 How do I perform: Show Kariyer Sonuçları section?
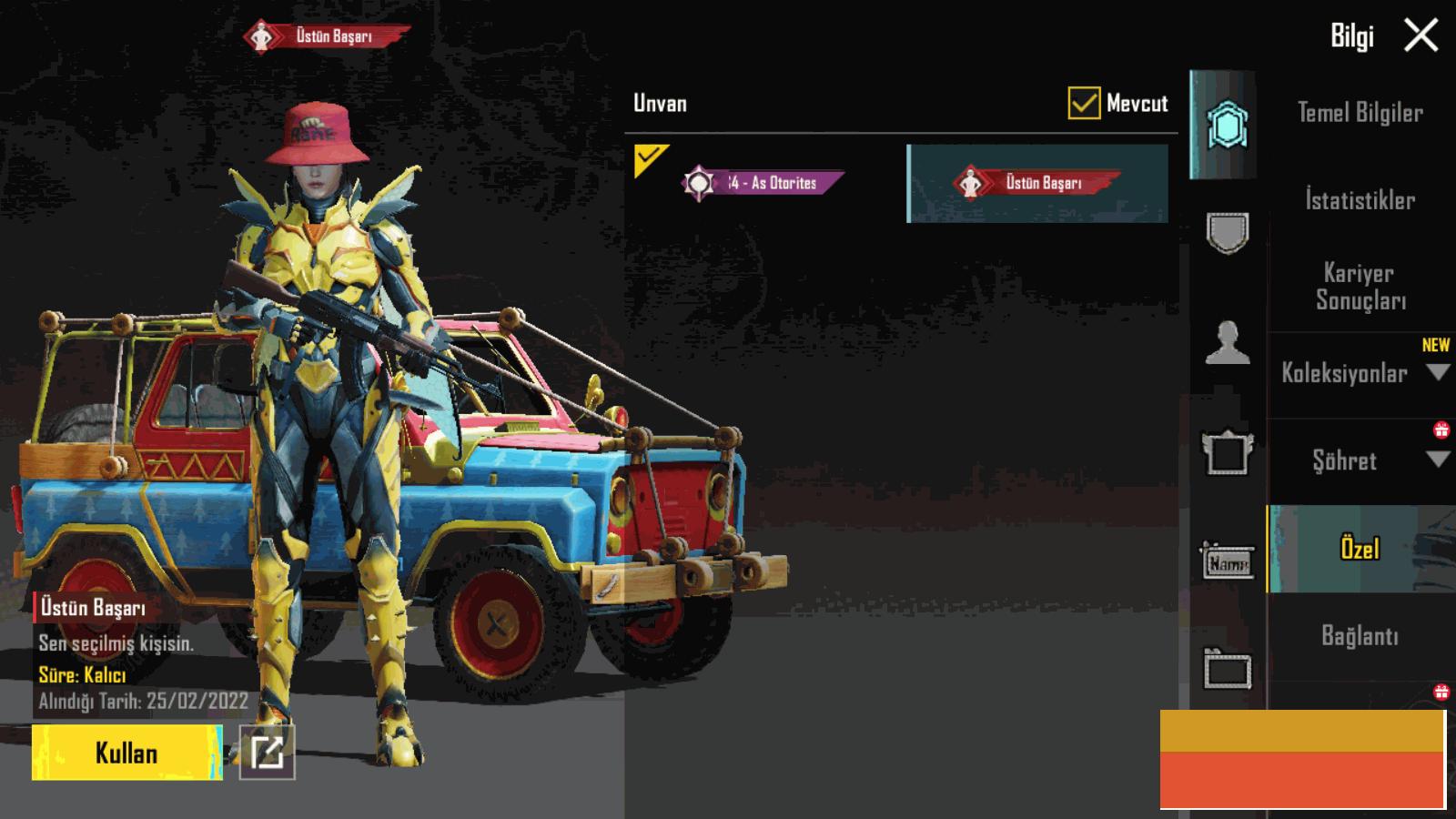1360,287
